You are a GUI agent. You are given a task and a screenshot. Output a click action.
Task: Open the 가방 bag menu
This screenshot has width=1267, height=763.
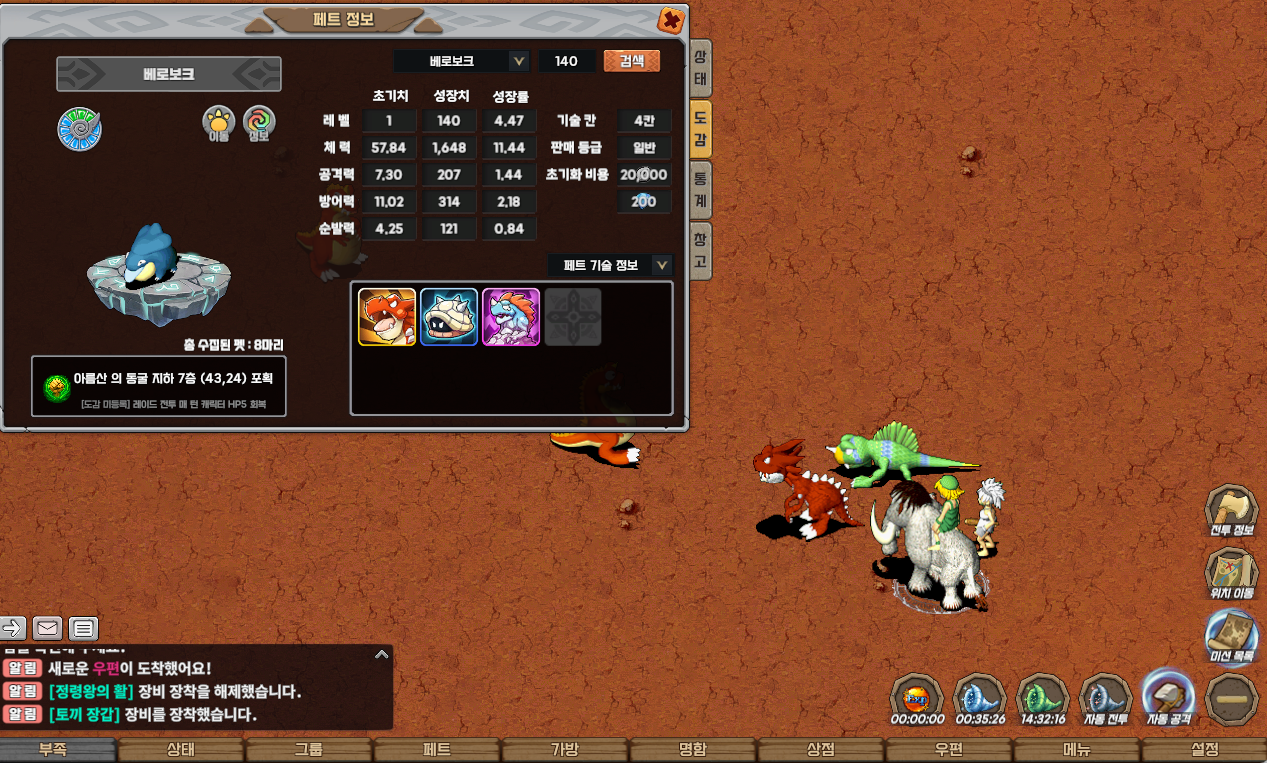point(565,750)
